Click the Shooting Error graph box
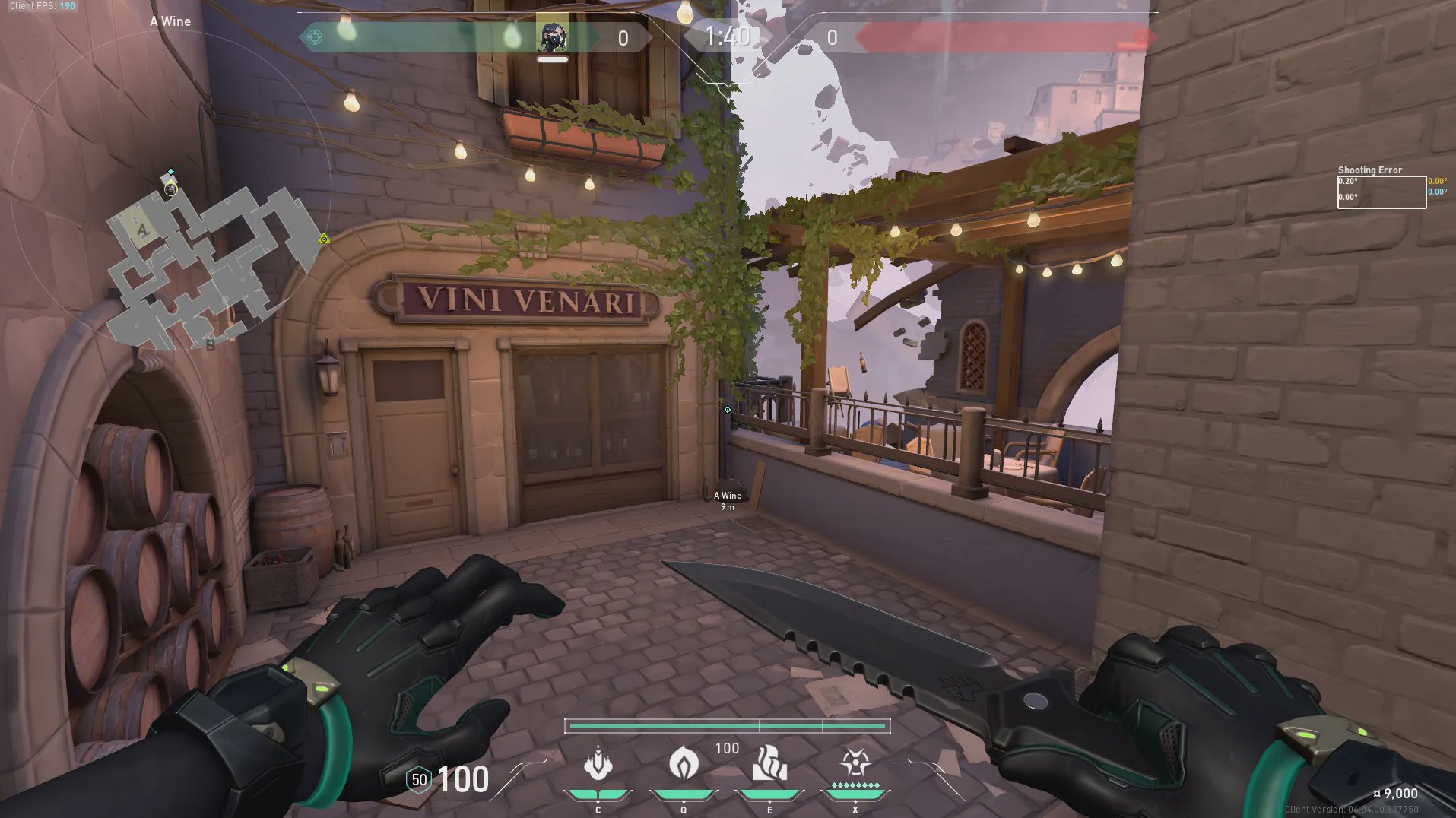Image resolution: width=1456 pixels, height=818 pixels. pos(1381,192)
